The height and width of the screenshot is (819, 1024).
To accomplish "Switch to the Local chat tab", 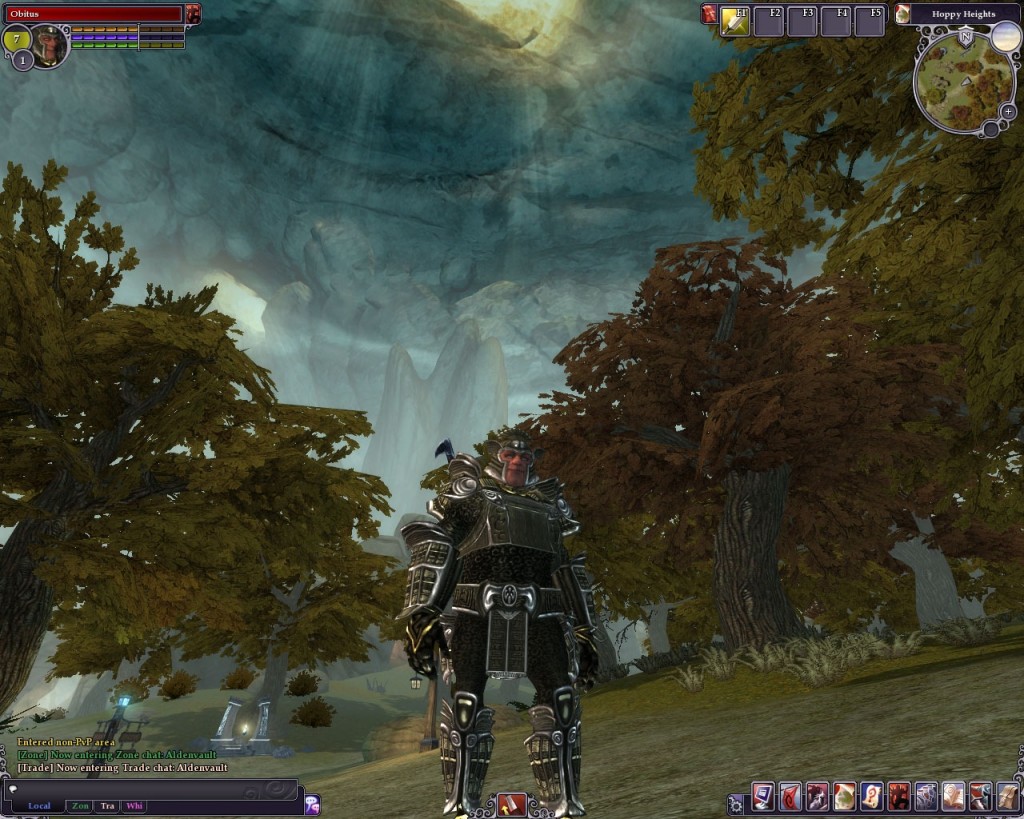I will [x=39, y=805].
